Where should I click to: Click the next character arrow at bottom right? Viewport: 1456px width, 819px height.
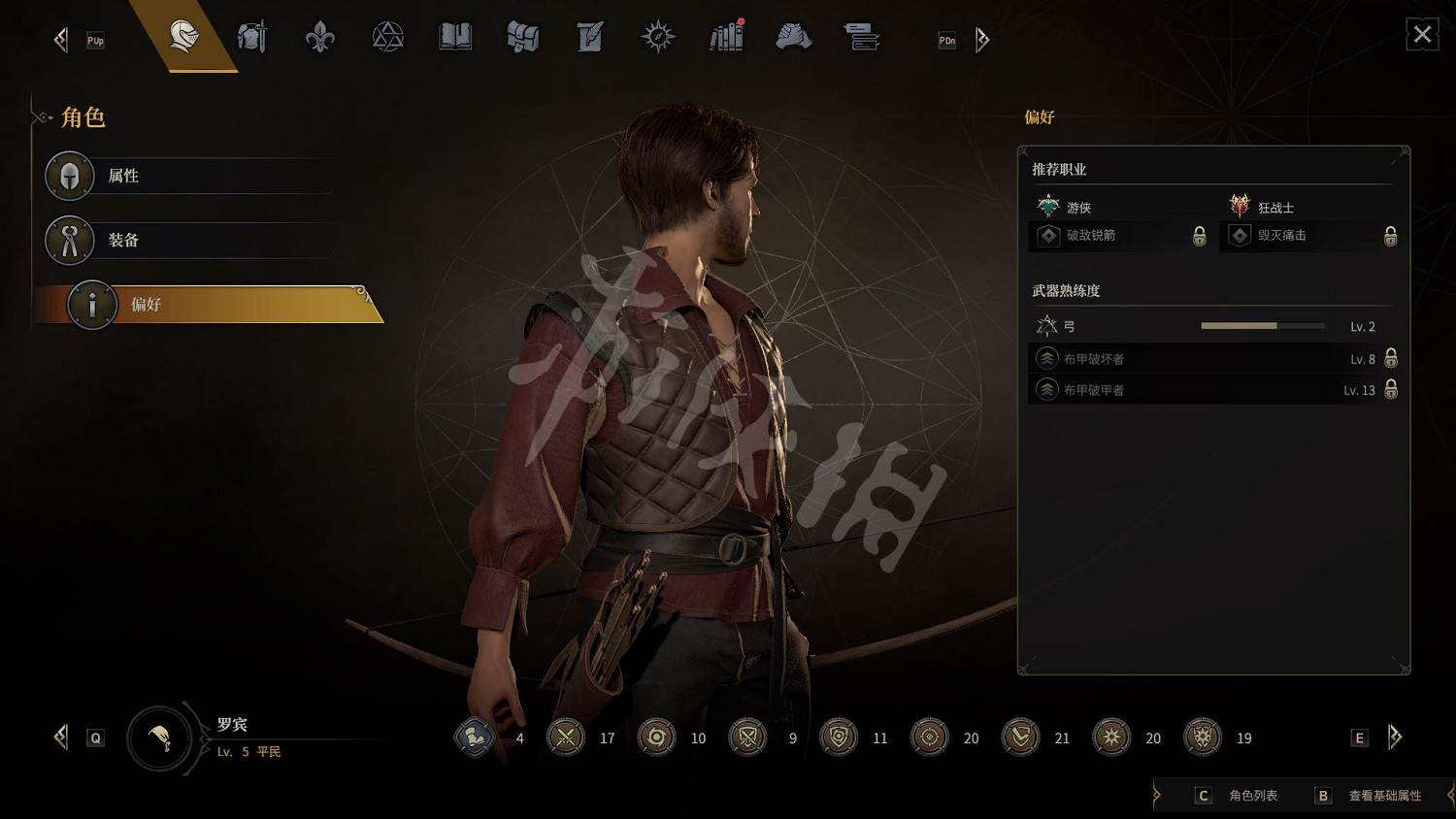click(1395, 737)
